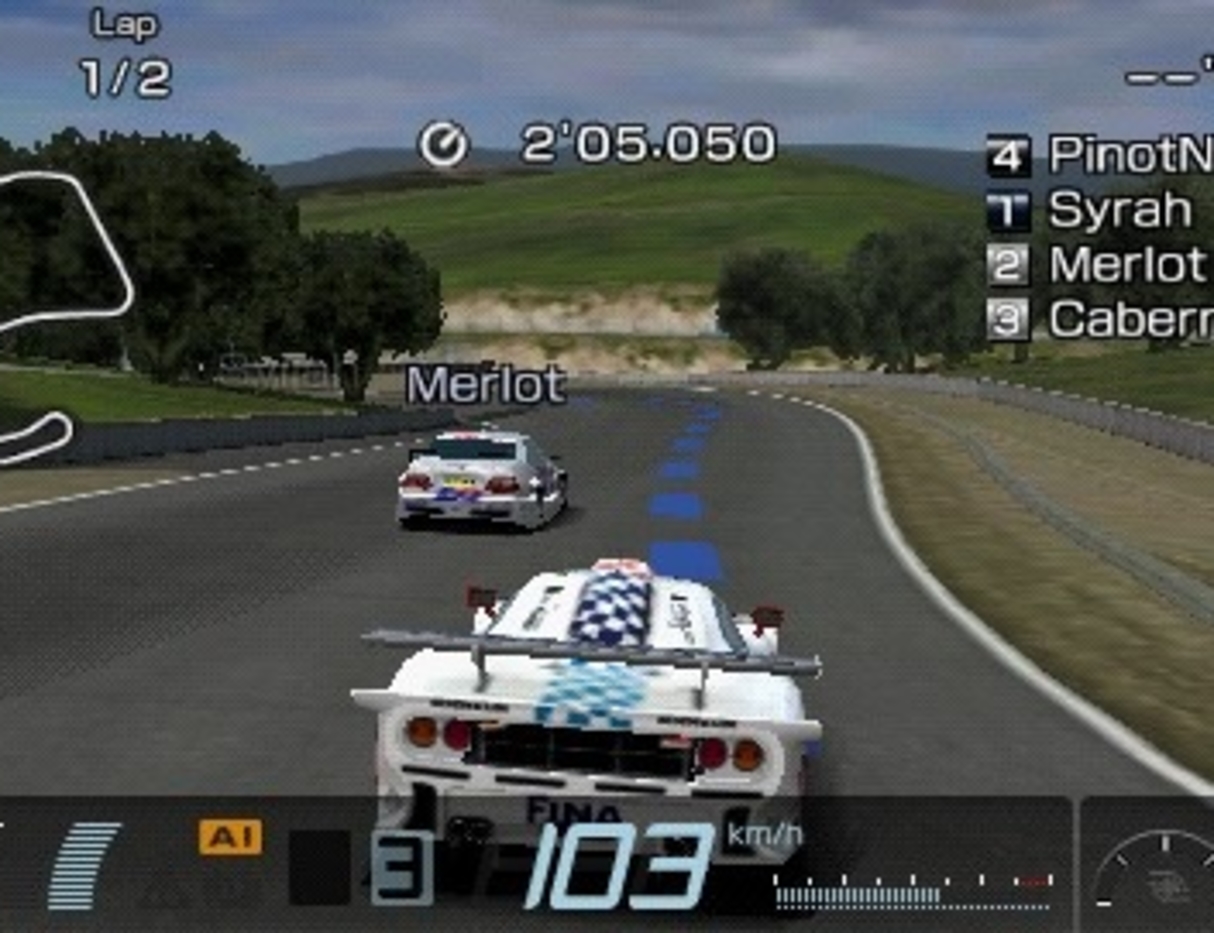Viewport: 1214px width, 933px height.
Task: Toggle the orange AI indicator badge
Action: [230, 837]
